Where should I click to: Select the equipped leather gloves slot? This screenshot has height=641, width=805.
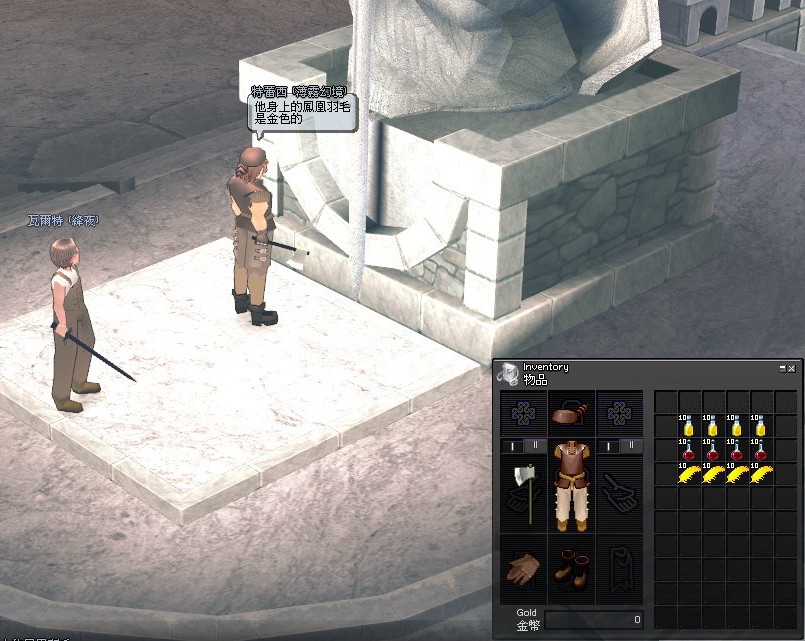(x=523, y=568)
